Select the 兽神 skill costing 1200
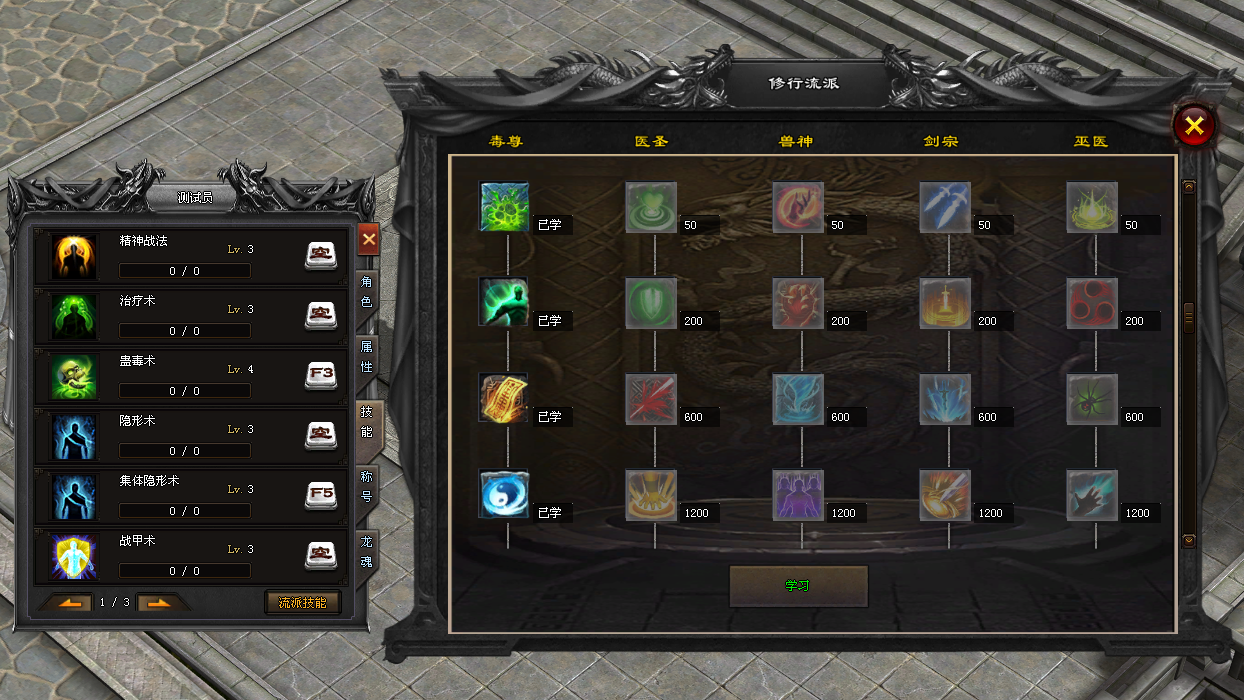This screenshot has height=700, width=1244. click(798, 495)
